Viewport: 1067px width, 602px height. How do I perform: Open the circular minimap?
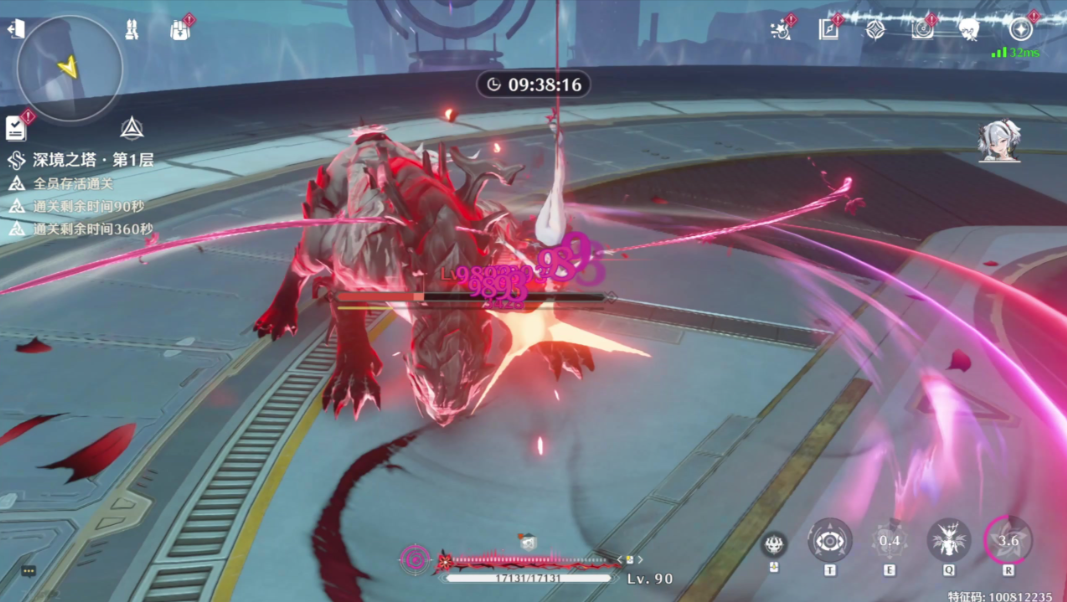(x=70, y=68)
